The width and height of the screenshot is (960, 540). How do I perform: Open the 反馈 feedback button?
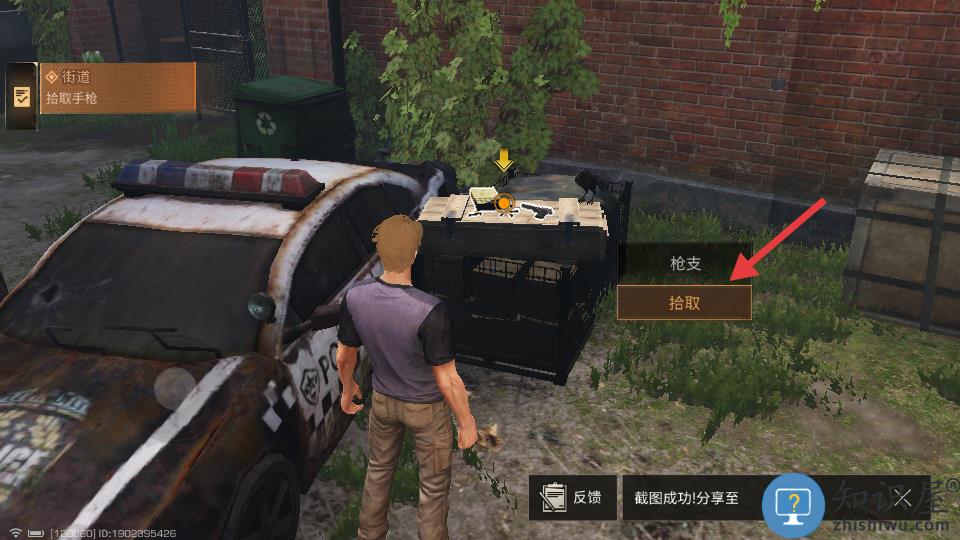[573, 497]
